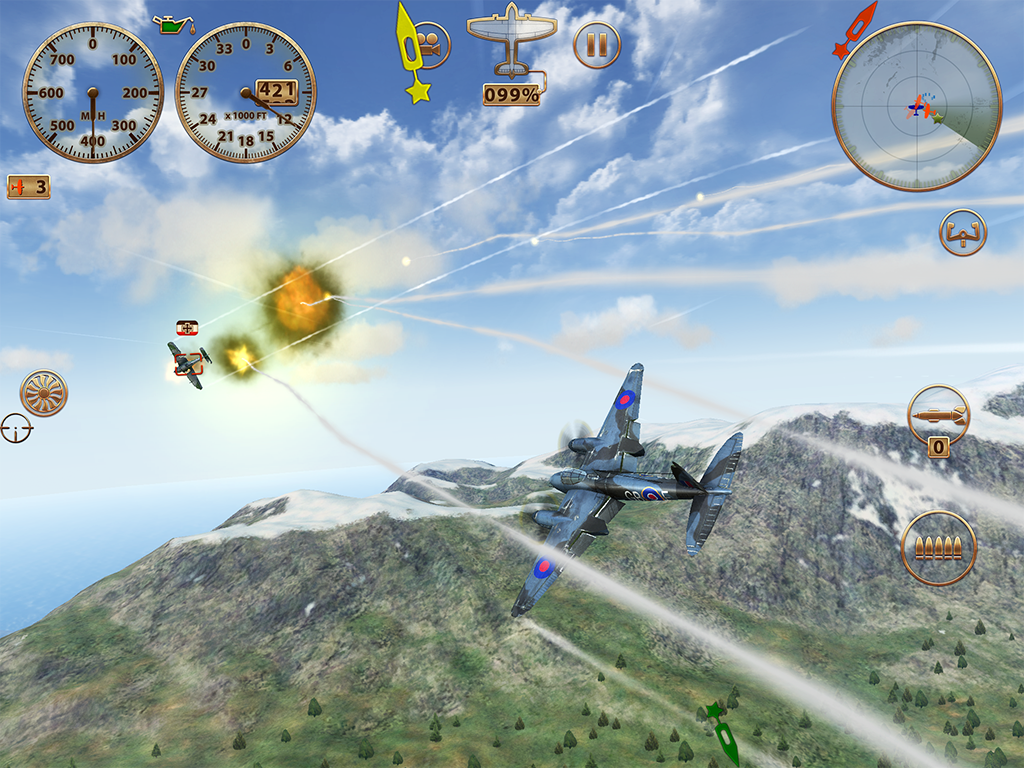Open the circular radar minimap
This screenshot has height=768, width=1024.
[916, 106]
